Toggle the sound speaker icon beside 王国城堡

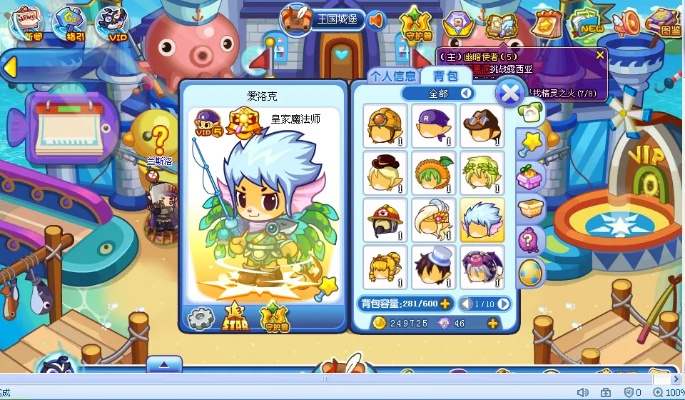[377, 19]
